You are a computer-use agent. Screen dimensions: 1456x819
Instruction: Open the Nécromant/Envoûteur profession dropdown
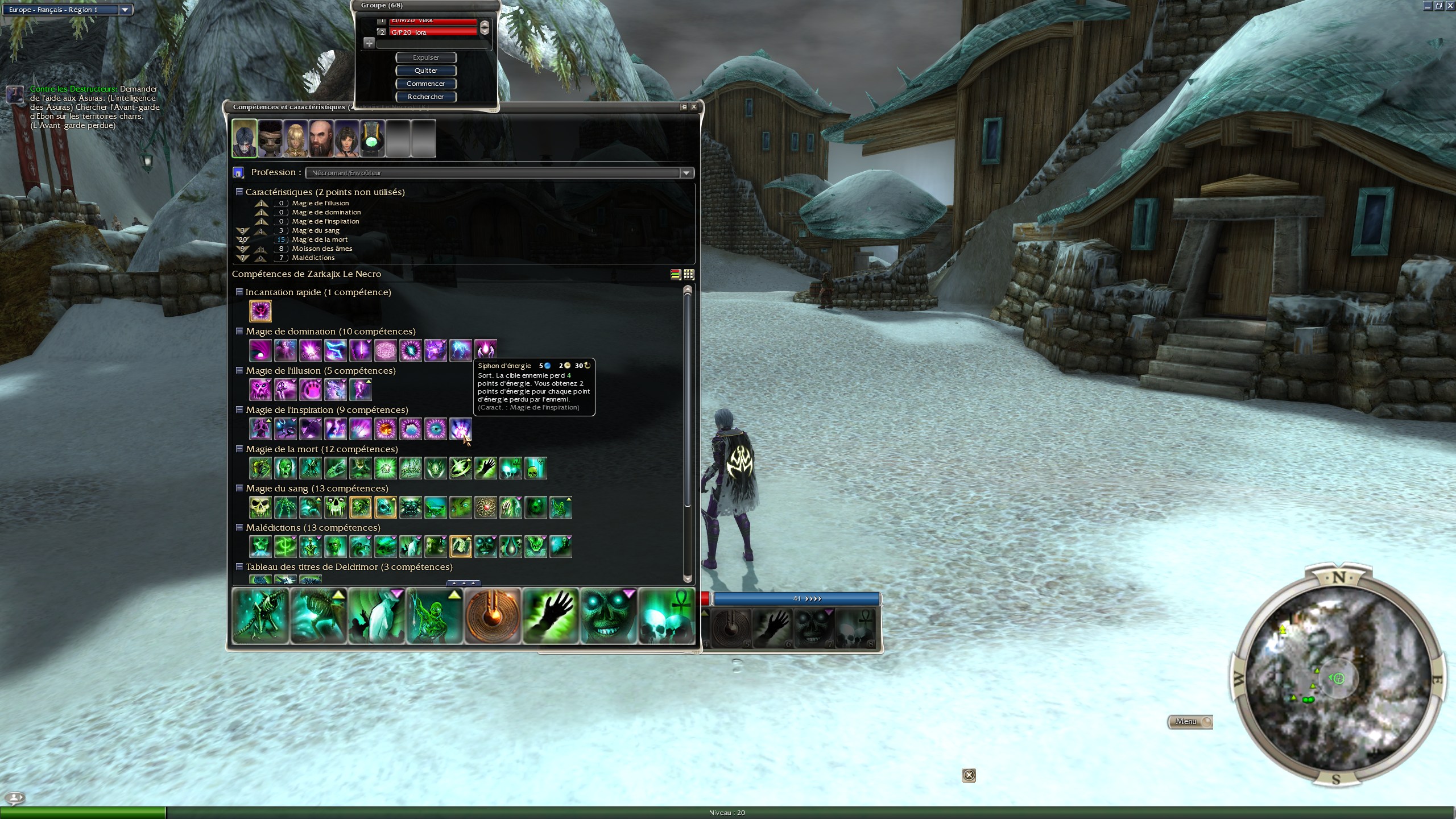click(686, 173)
